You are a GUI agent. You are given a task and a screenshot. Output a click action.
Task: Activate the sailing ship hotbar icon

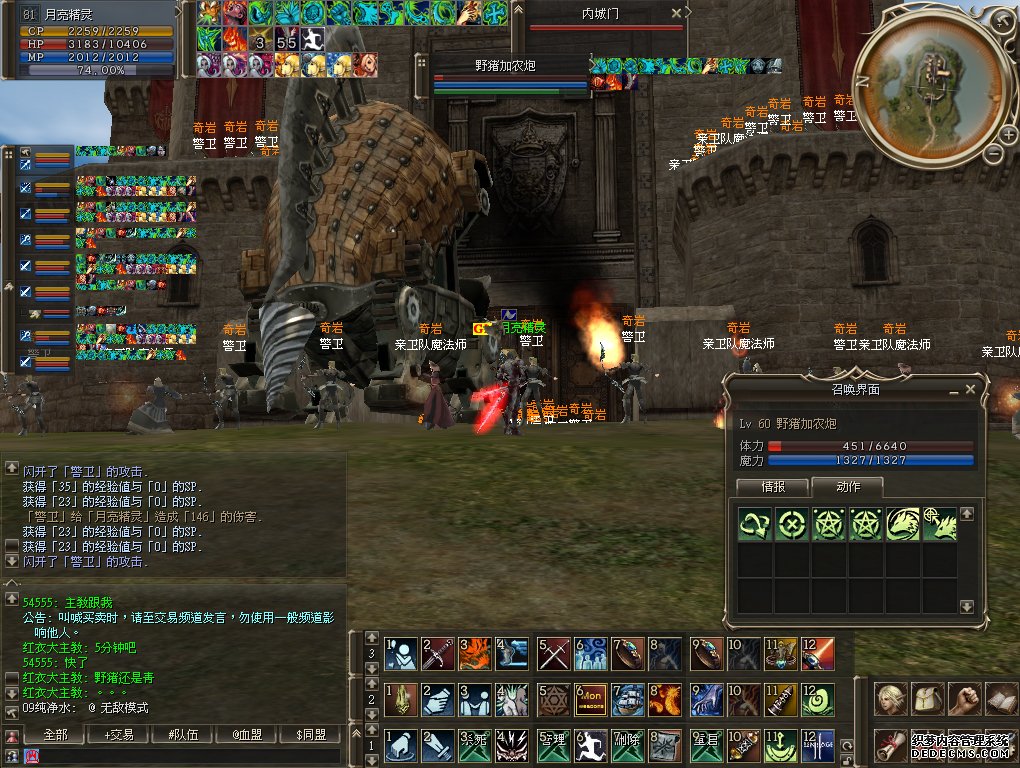point(629,698)
